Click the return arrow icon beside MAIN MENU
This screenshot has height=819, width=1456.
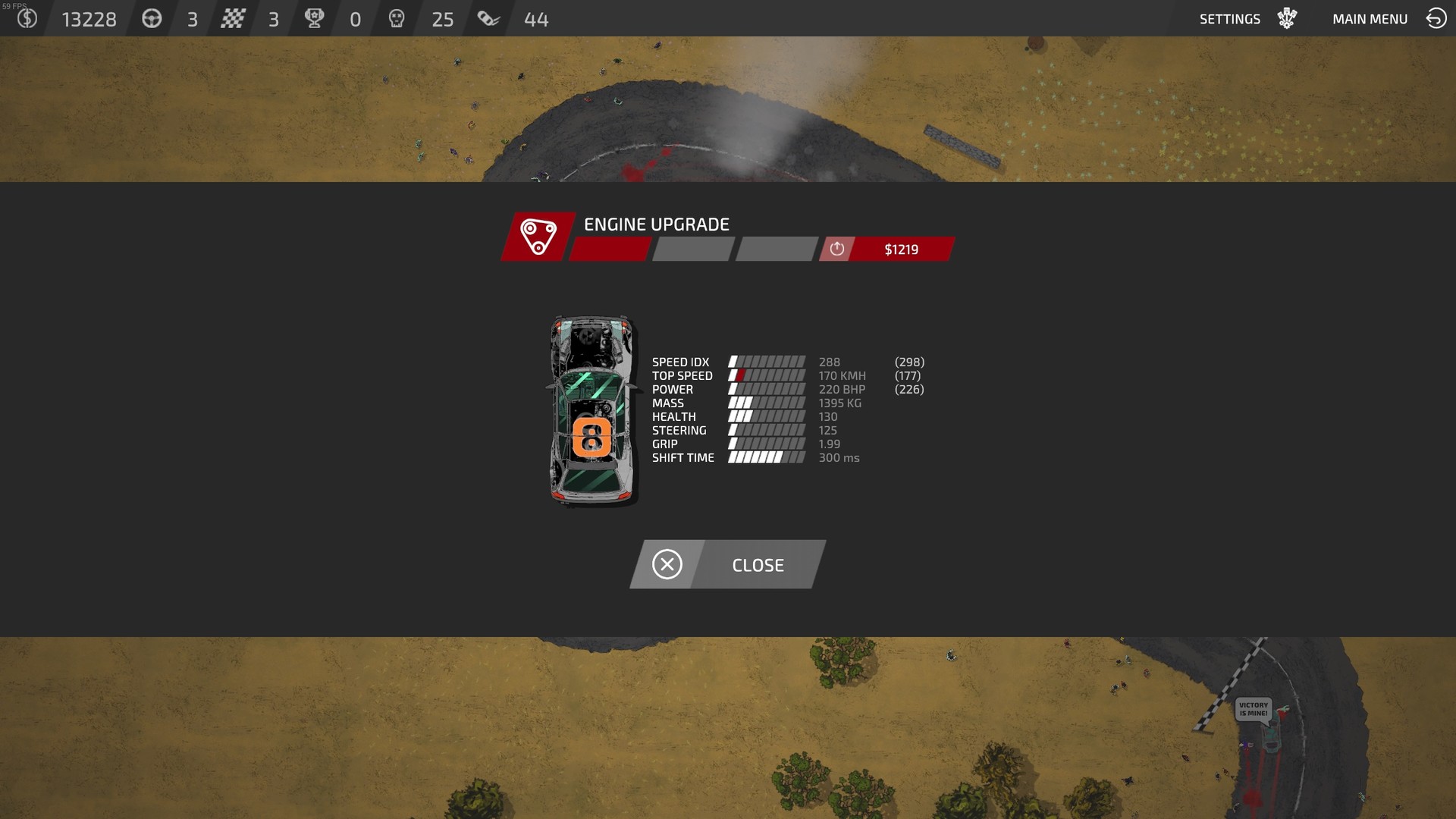(x=1434, y=18)
